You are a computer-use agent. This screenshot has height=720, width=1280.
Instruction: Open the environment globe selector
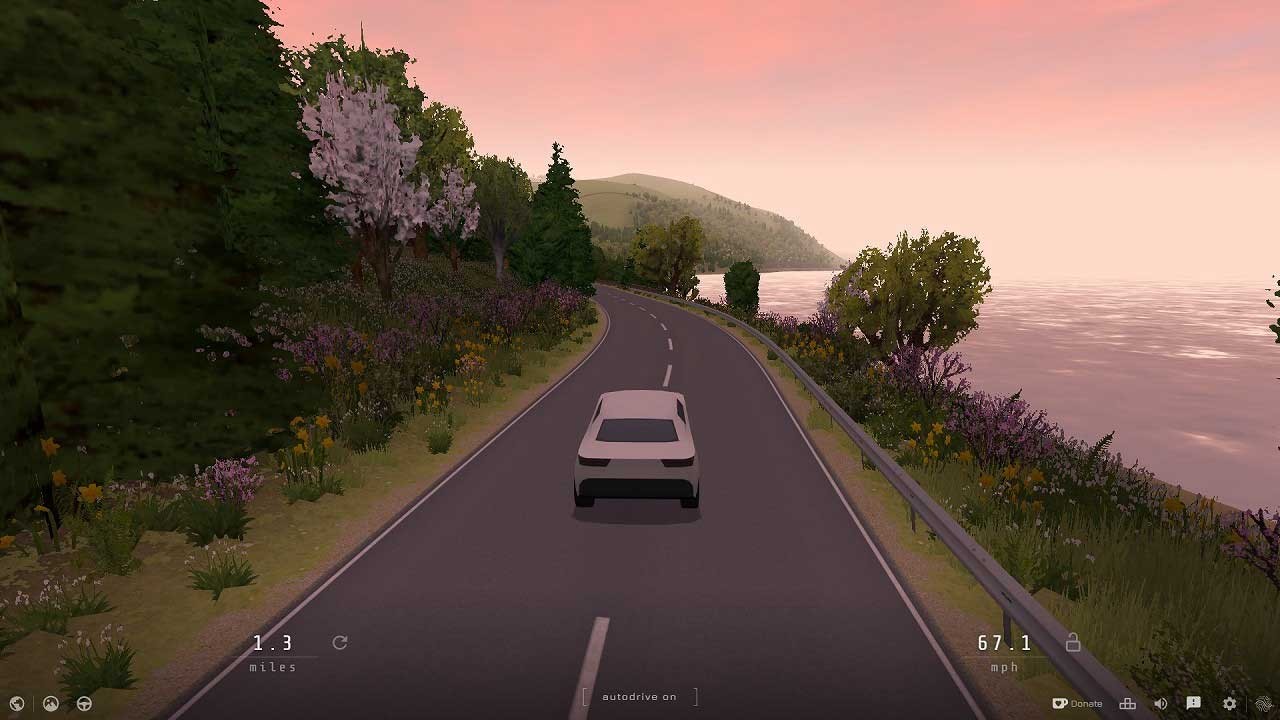16,703
